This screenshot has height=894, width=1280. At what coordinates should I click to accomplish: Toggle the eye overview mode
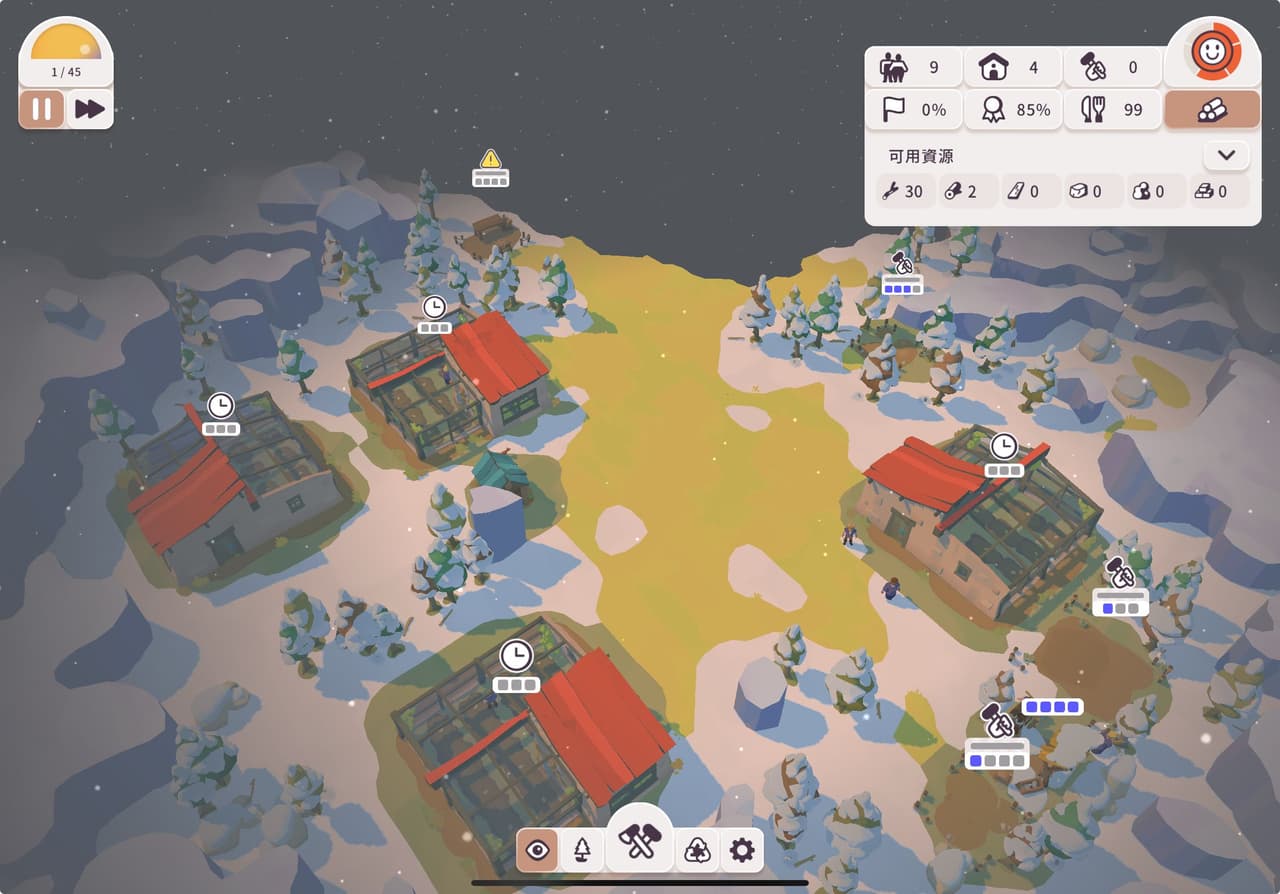point(538,850)
